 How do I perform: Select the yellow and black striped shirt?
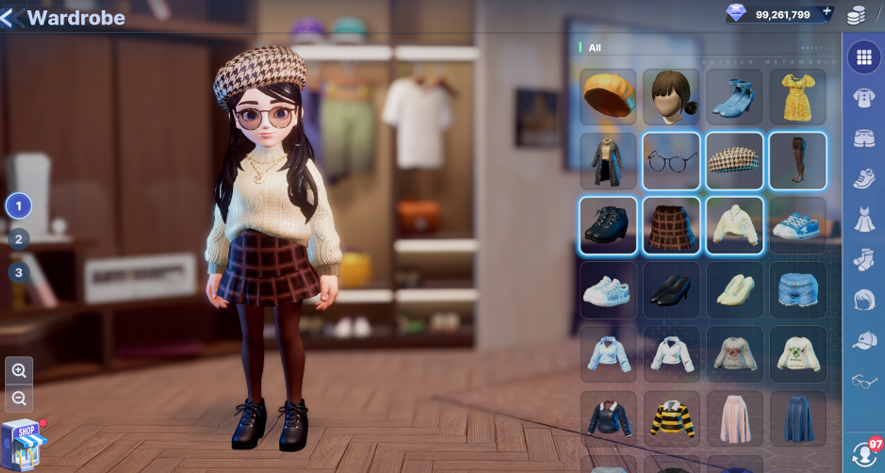[671, 418]
